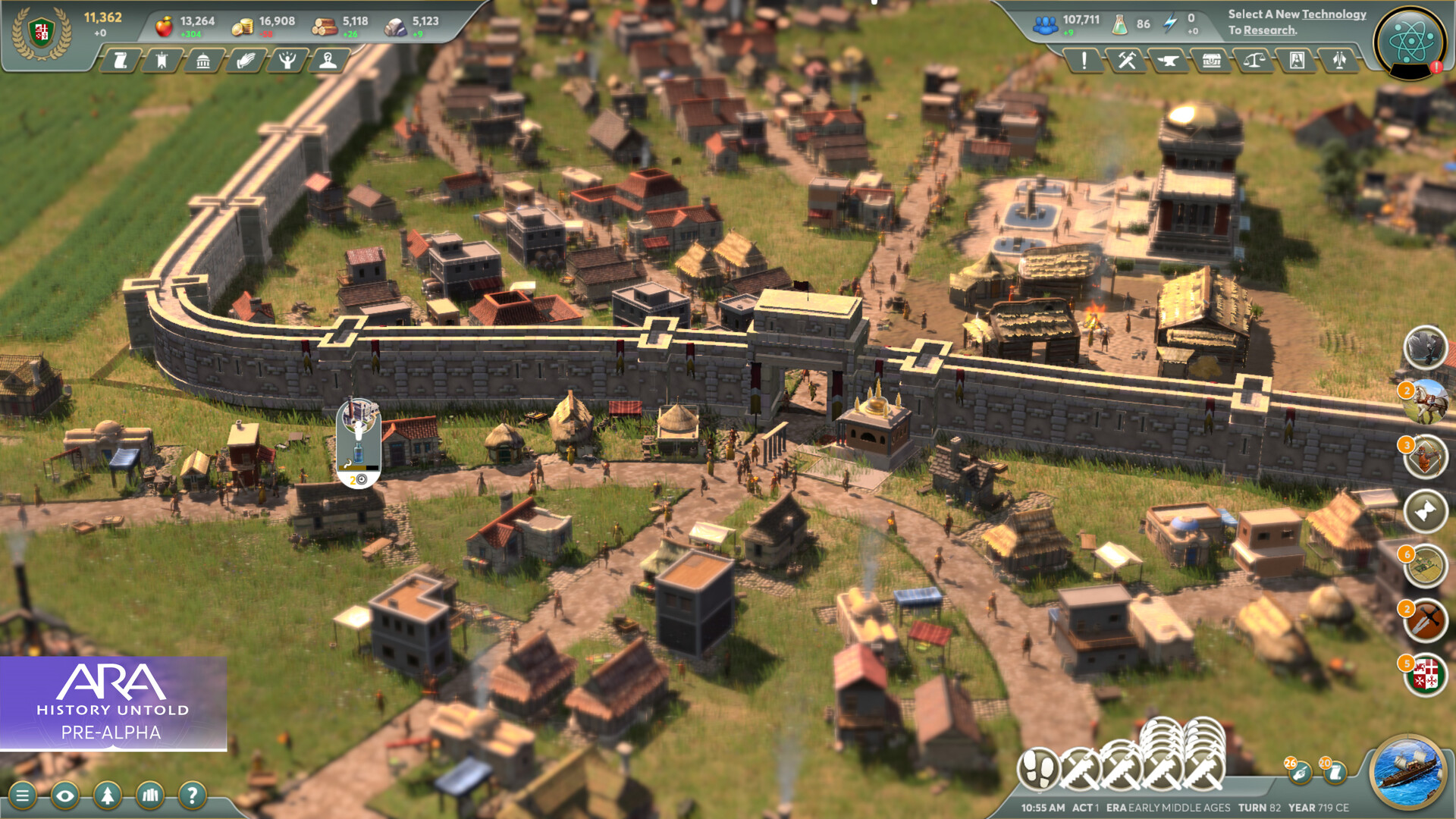Viewport: 1456px width, 819px height.
Task: Toggle the tree terrain display
Action: click(107, 796)
